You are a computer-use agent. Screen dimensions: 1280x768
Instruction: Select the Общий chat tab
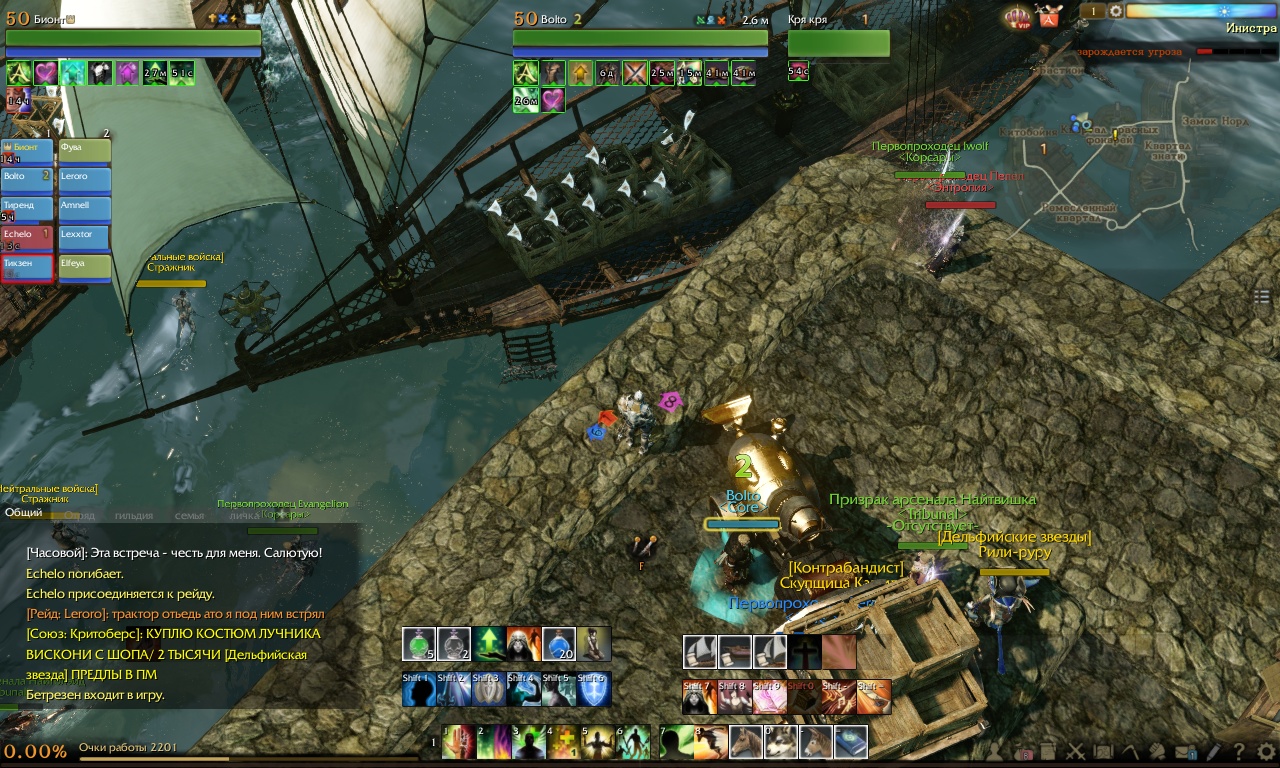click(x=23, y=512)
